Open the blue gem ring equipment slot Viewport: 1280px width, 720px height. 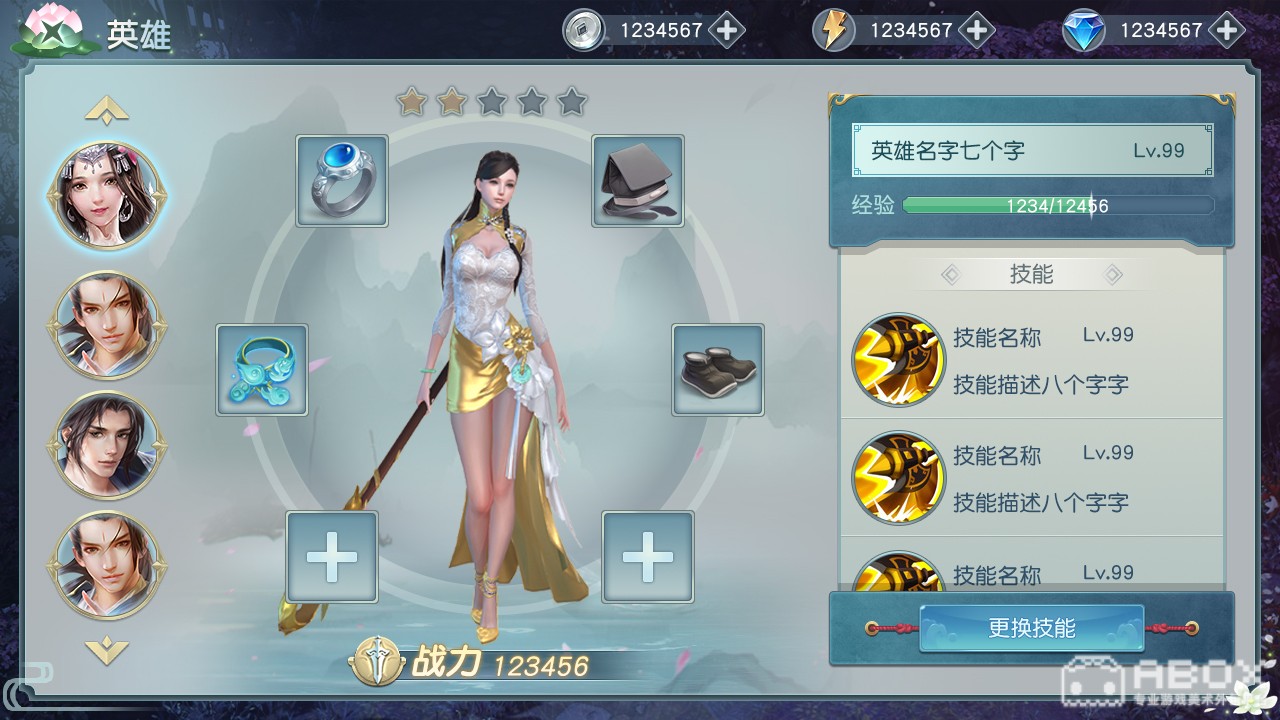342,181
